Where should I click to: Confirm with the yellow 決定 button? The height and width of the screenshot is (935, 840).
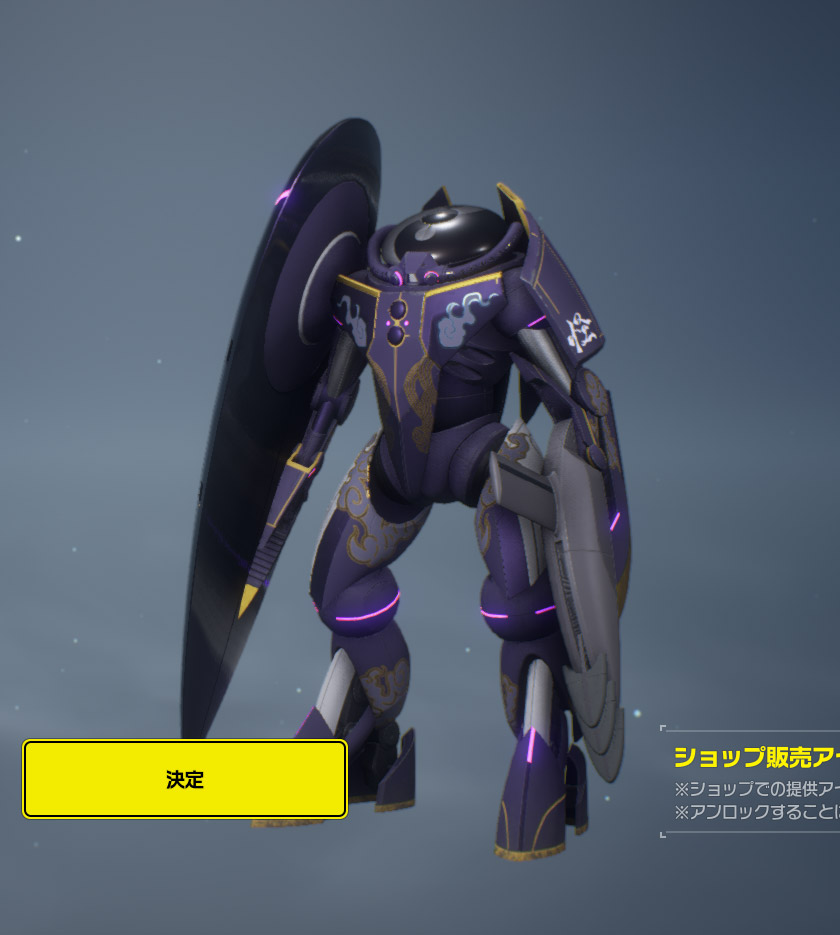pyautogui.click(x=185, y=779)
